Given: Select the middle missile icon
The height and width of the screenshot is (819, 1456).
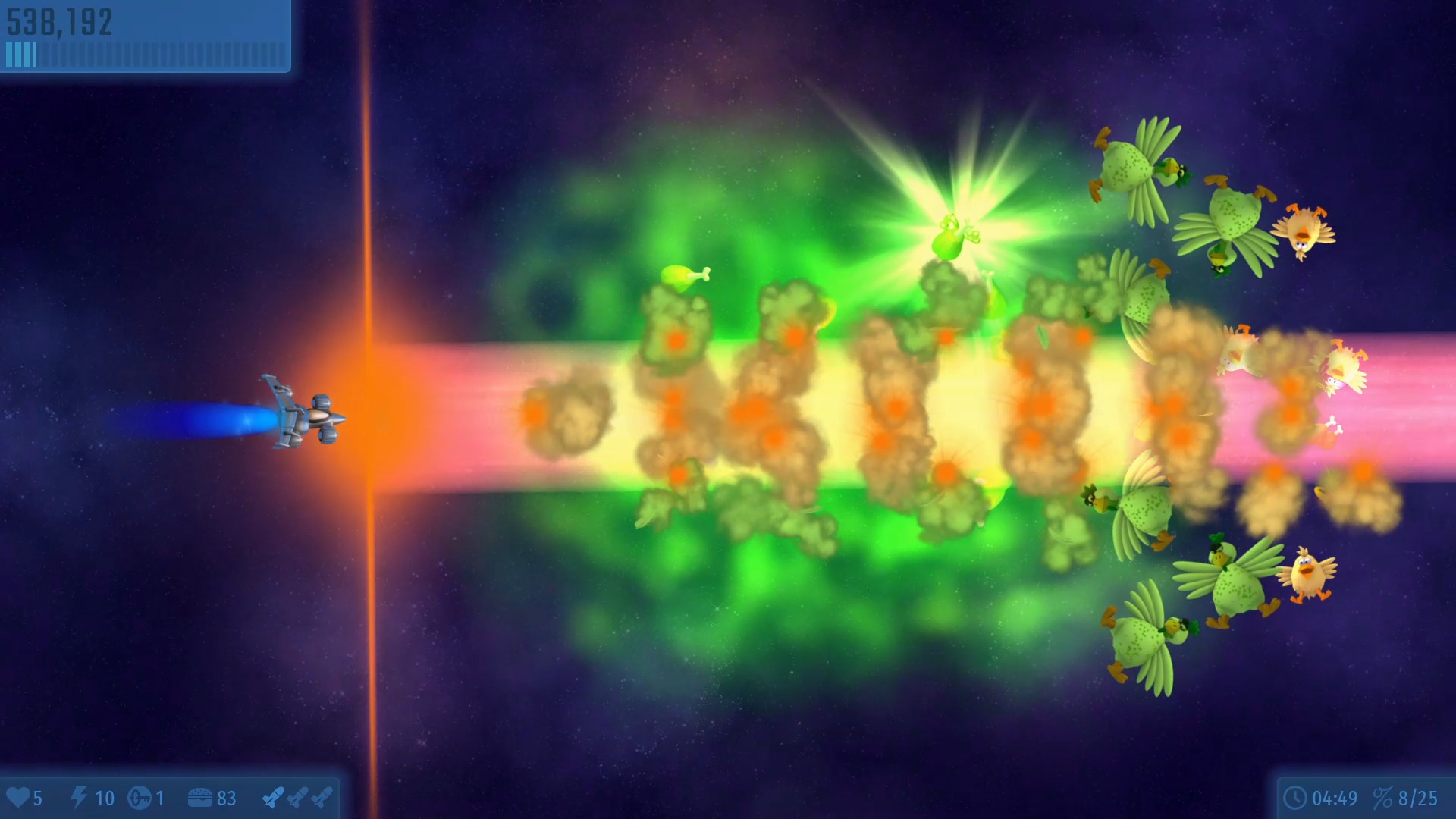Looking at the screenshot, I should point(298,798).
